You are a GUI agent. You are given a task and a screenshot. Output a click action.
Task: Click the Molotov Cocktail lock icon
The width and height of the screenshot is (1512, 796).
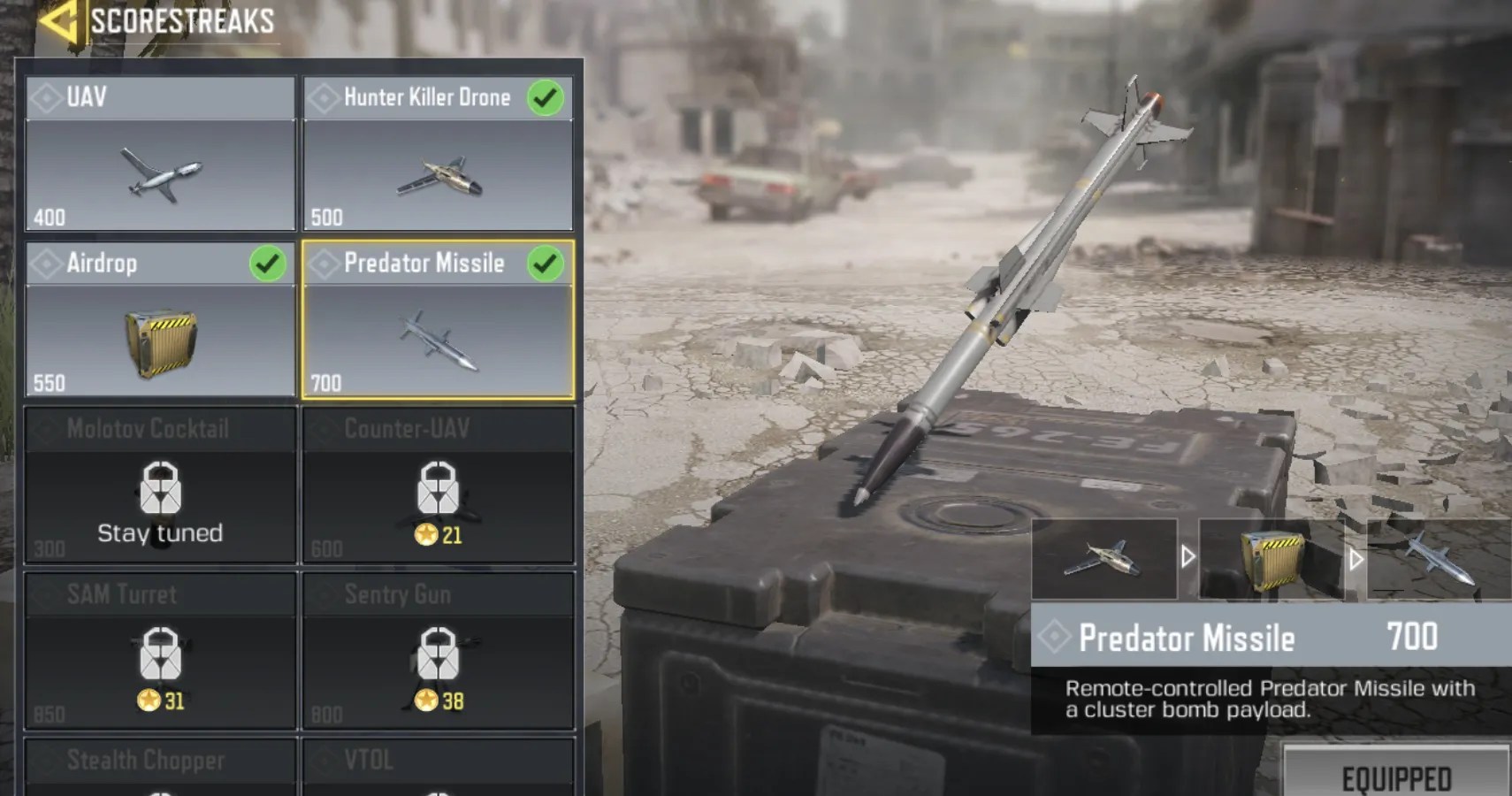[162, 486]
